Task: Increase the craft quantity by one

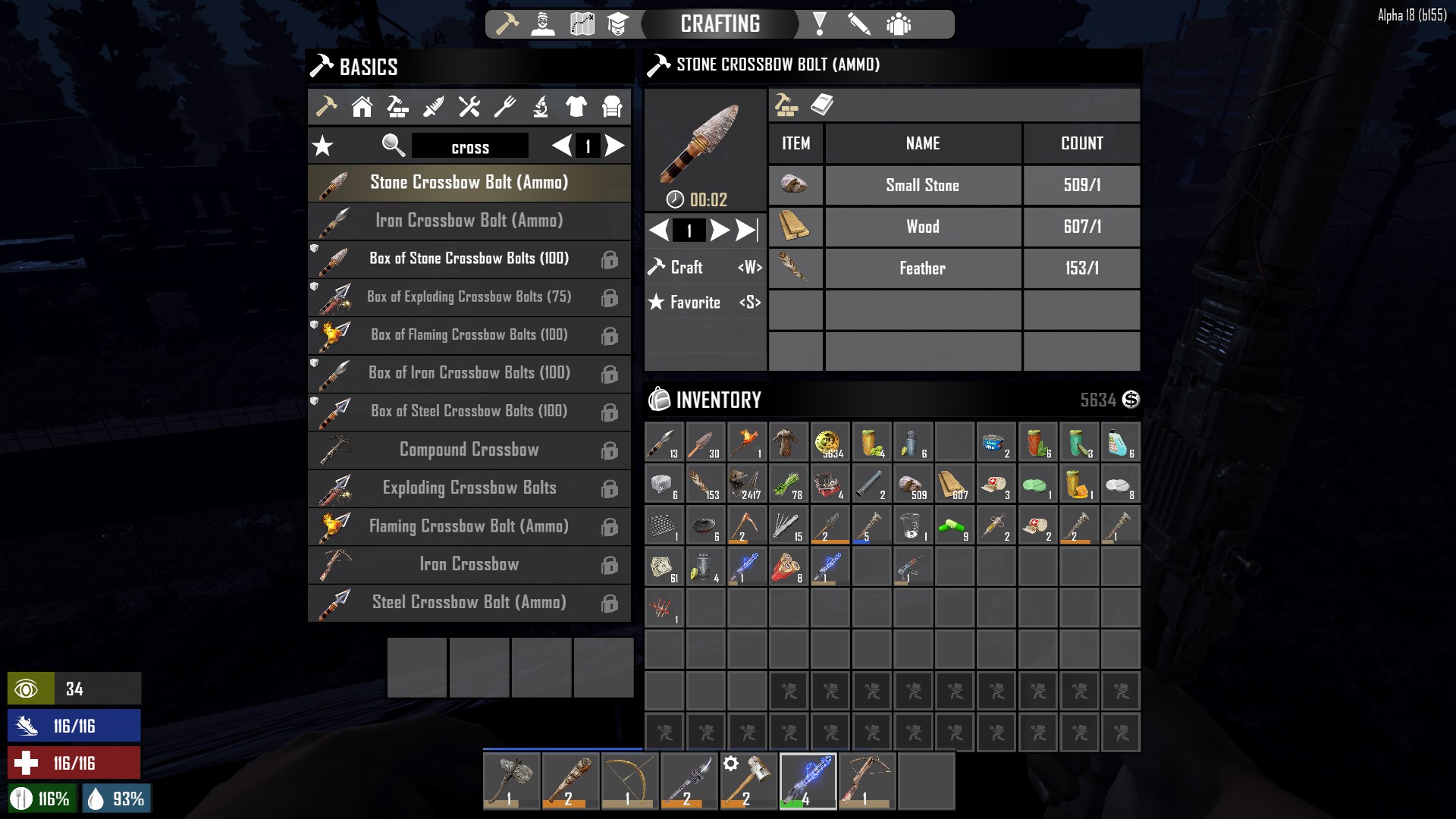Action: pyautogui.click(x=720, y=230)
